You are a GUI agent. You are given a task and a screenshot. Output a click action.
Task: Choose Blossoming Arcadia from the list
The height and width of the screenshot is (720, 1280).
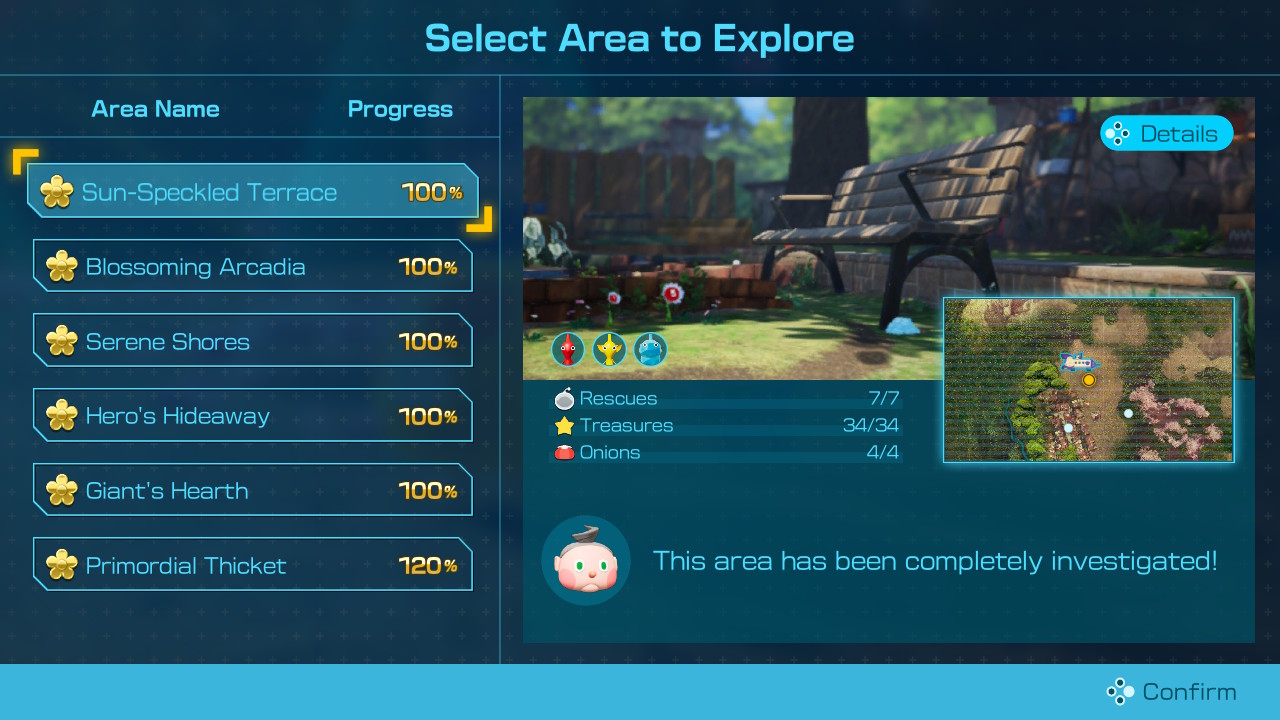click(x=252, y=267)
